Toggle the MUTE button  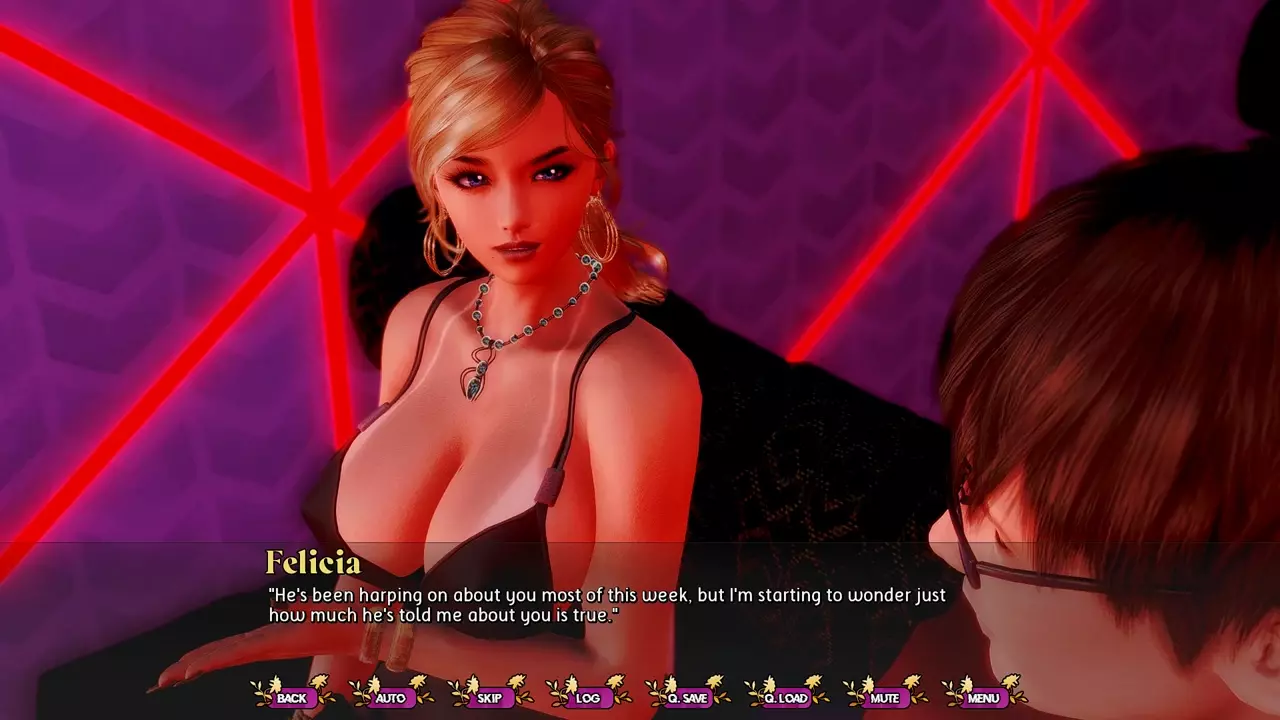(x=885, y=698)
